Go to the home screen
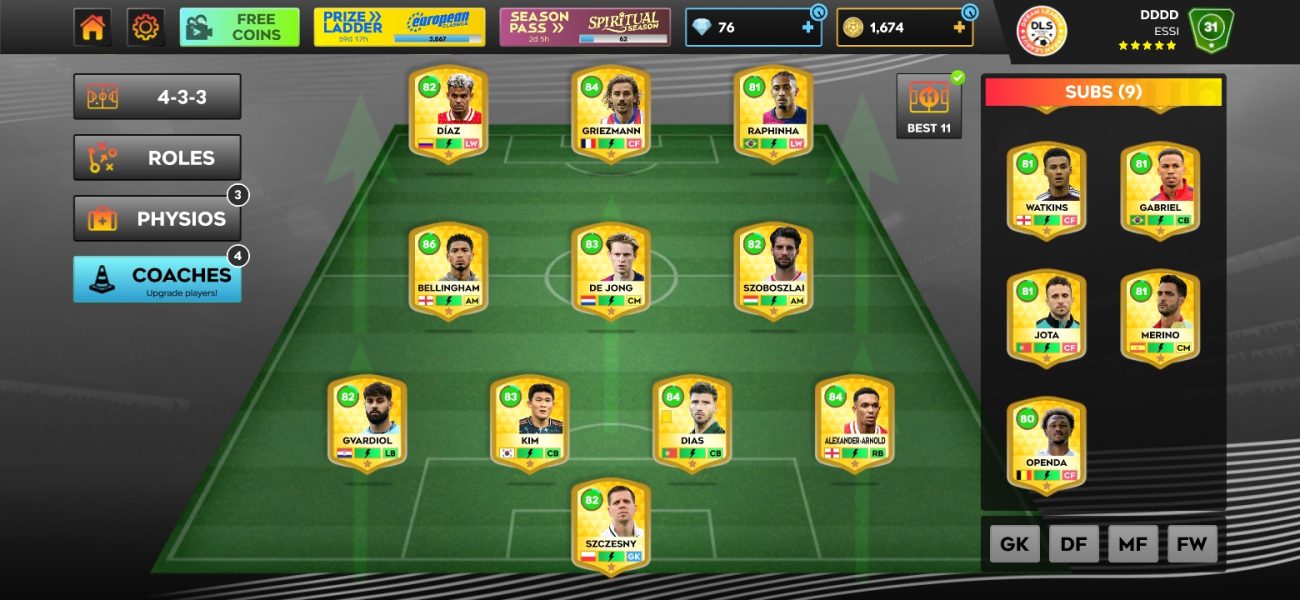1300x600 pixels. tap(92, 27)
